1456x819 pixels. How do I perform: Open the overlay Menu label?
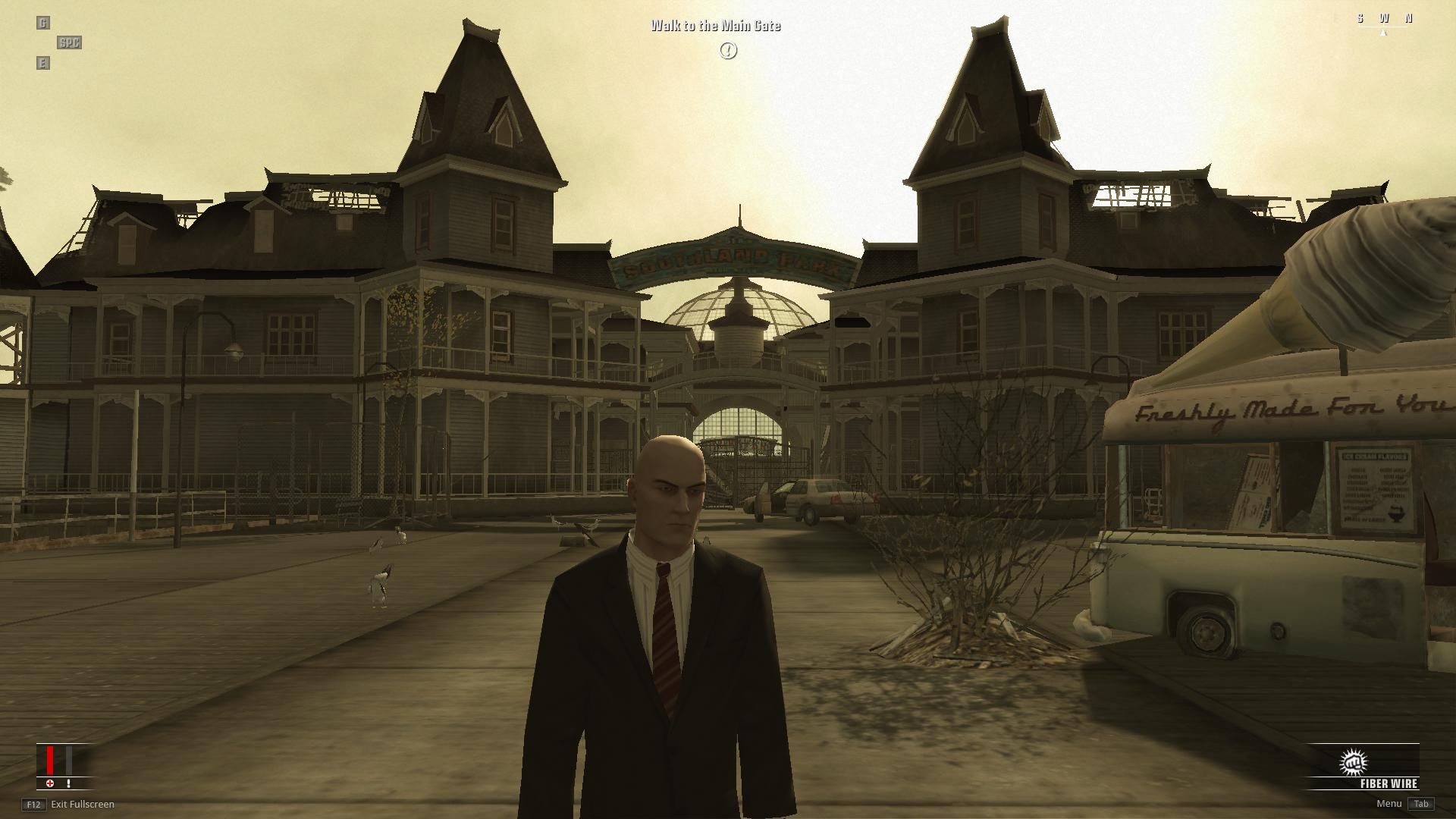pos(1389,804)
